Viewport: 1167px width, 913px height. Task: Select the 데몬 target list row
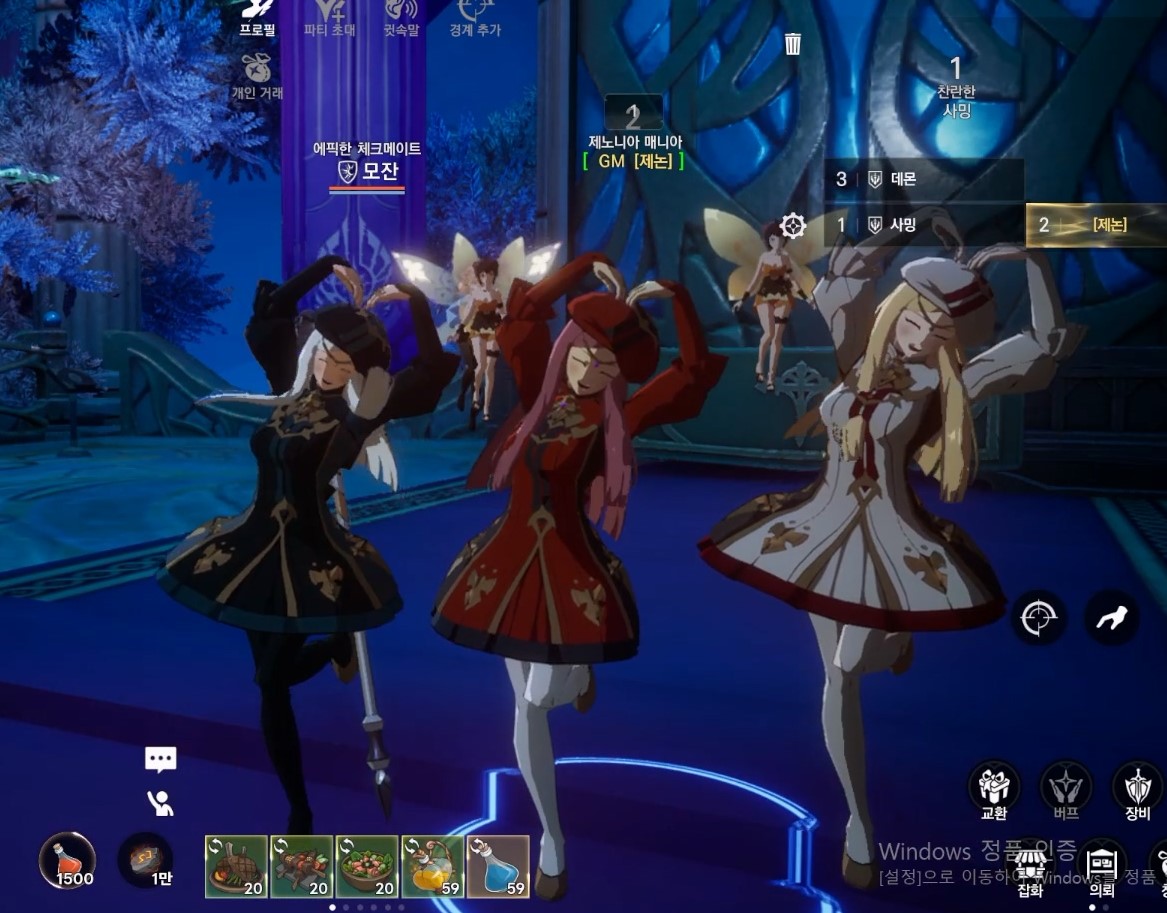pos(924,179)
